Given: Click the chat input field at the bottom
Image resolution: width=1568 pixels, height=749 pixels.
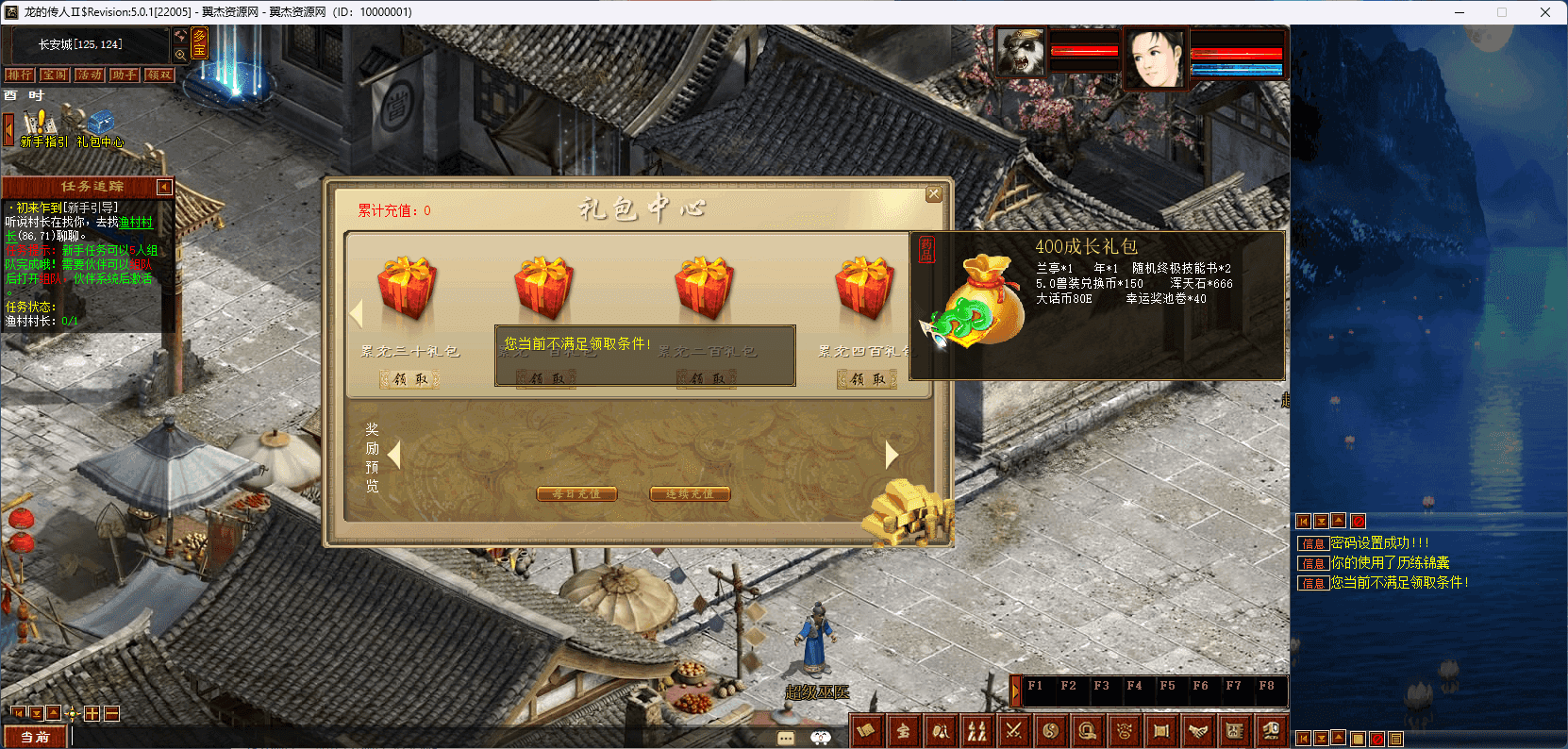Looking at the screenshot, I should click(283, 737).
